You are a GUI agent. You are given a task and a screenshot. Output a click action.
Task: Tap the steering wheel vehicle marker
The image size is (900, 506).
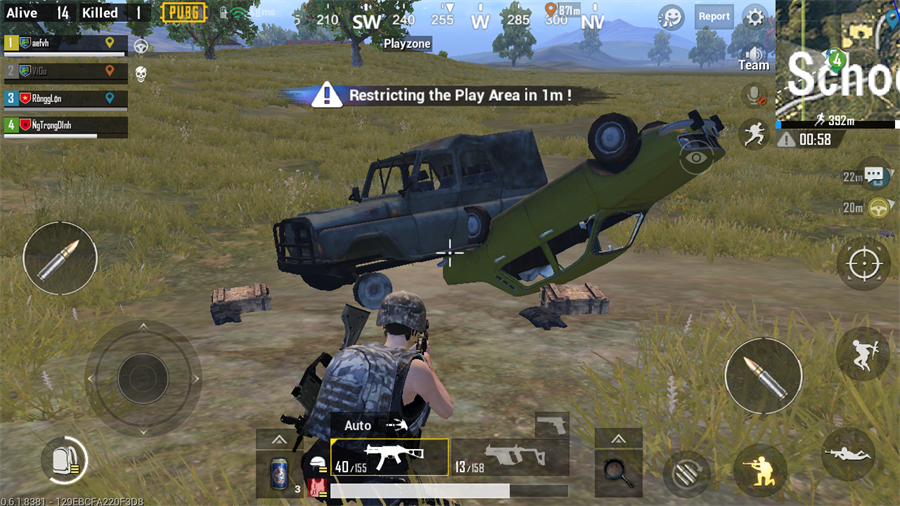(x=880, y=208)
